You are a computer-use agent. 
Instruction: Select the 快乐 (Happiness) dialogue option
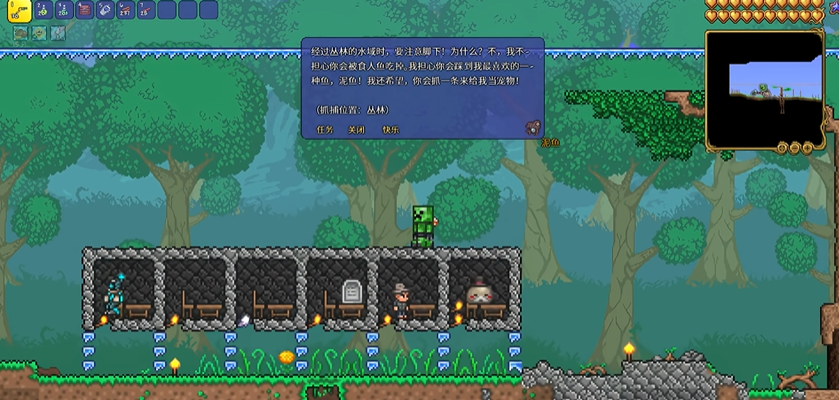(x=390, y=129)
